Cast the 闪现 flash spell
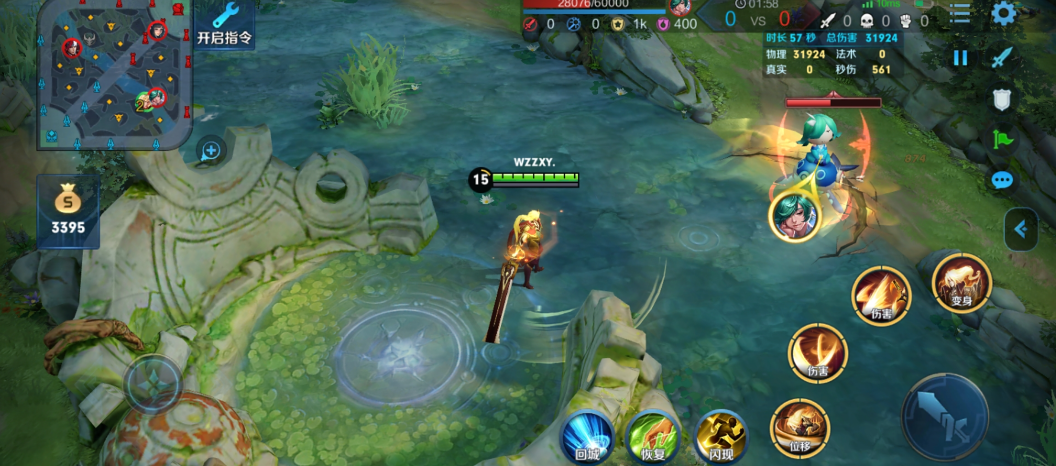1056x466 pixels. pyautogui.click(x=720, y=437)
